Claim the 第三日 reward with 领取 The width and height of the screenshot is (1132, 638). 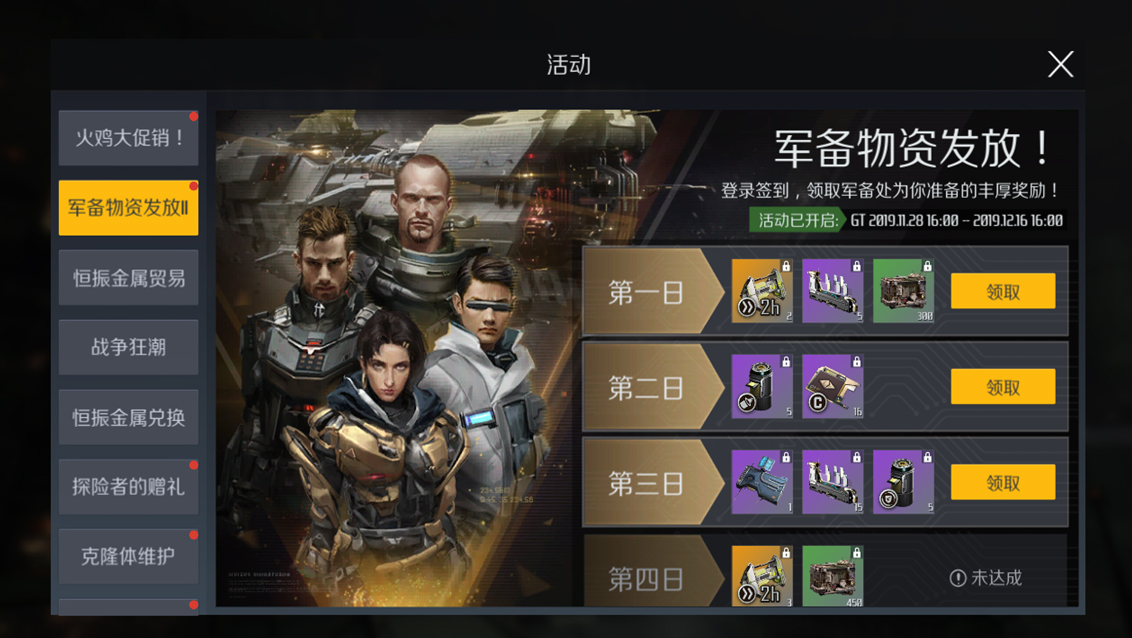pyautogui.click(x=1003, y=482)
